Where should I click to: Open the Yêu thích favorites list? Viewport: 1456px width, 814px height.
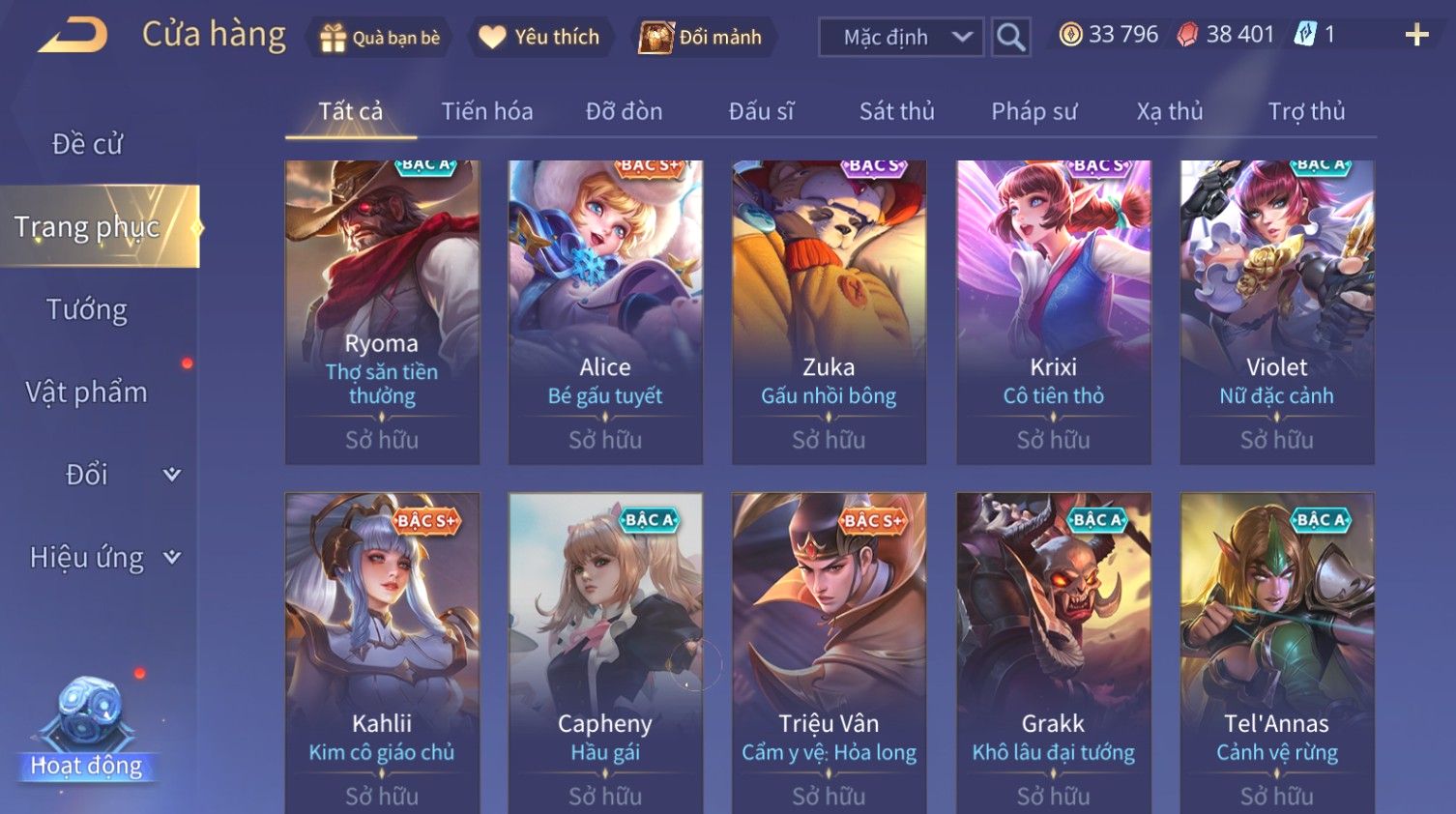tap(539, 38)
